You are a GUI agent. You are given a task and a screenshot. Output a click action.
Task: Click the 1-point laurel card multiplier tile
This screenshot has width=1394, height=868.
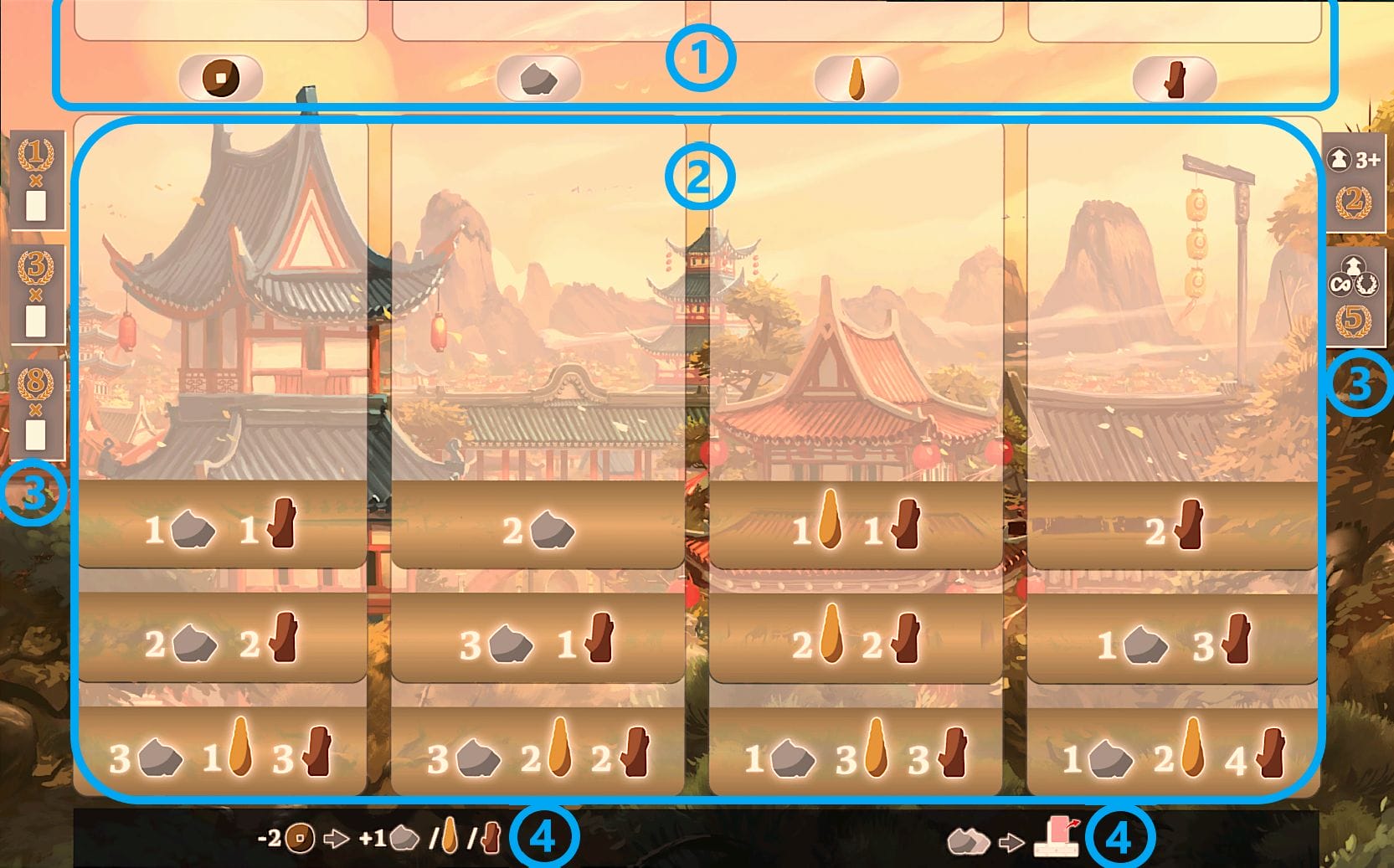tap(36, 181)
